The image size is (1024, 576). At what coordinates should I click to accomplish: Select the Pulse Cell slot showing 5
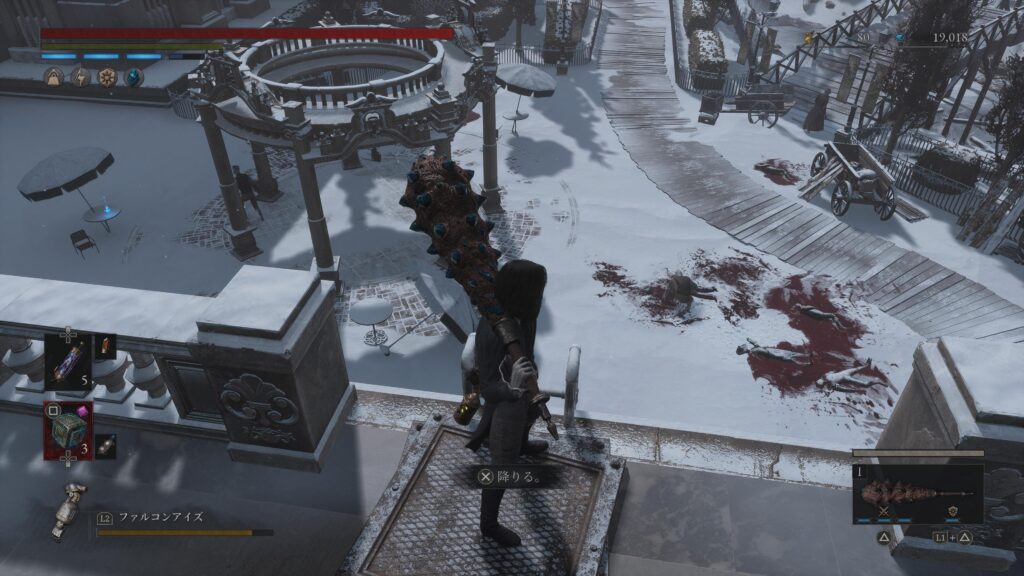(x=68, y=361)
